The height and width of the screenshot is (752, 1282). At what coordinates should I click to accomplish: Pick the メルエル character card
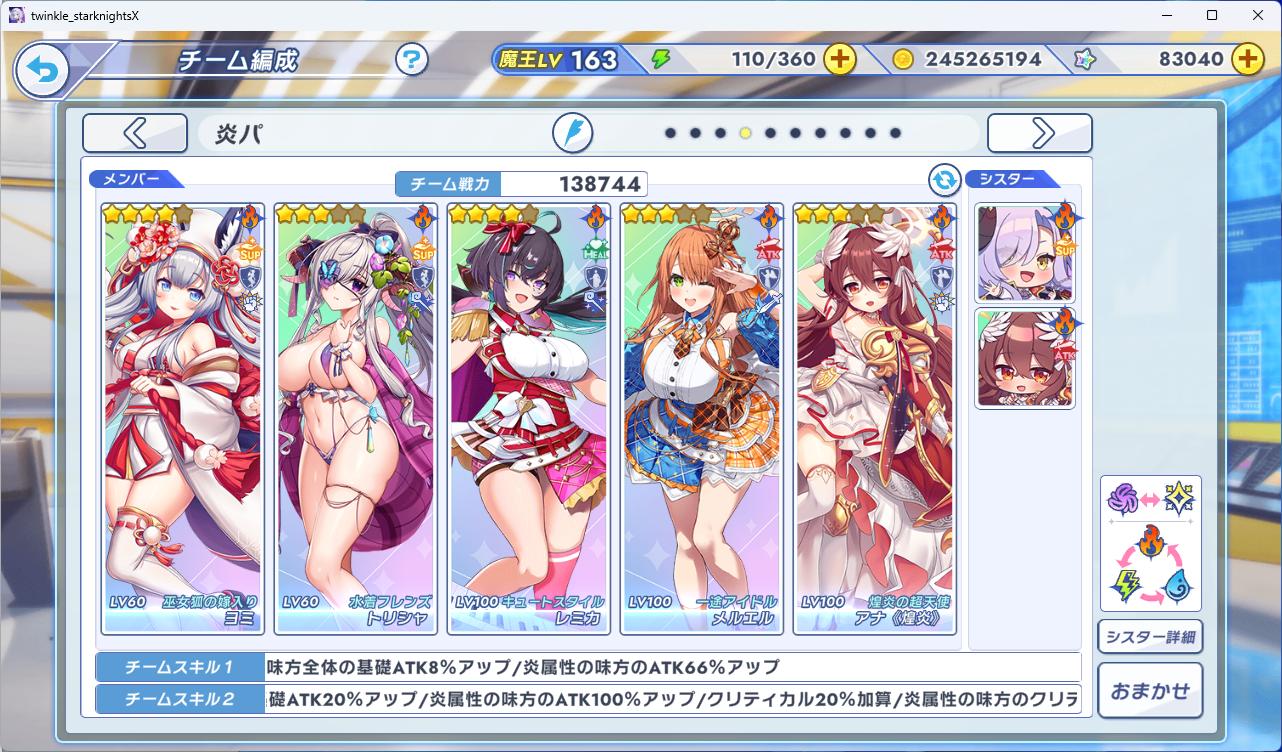pos(702,418)
